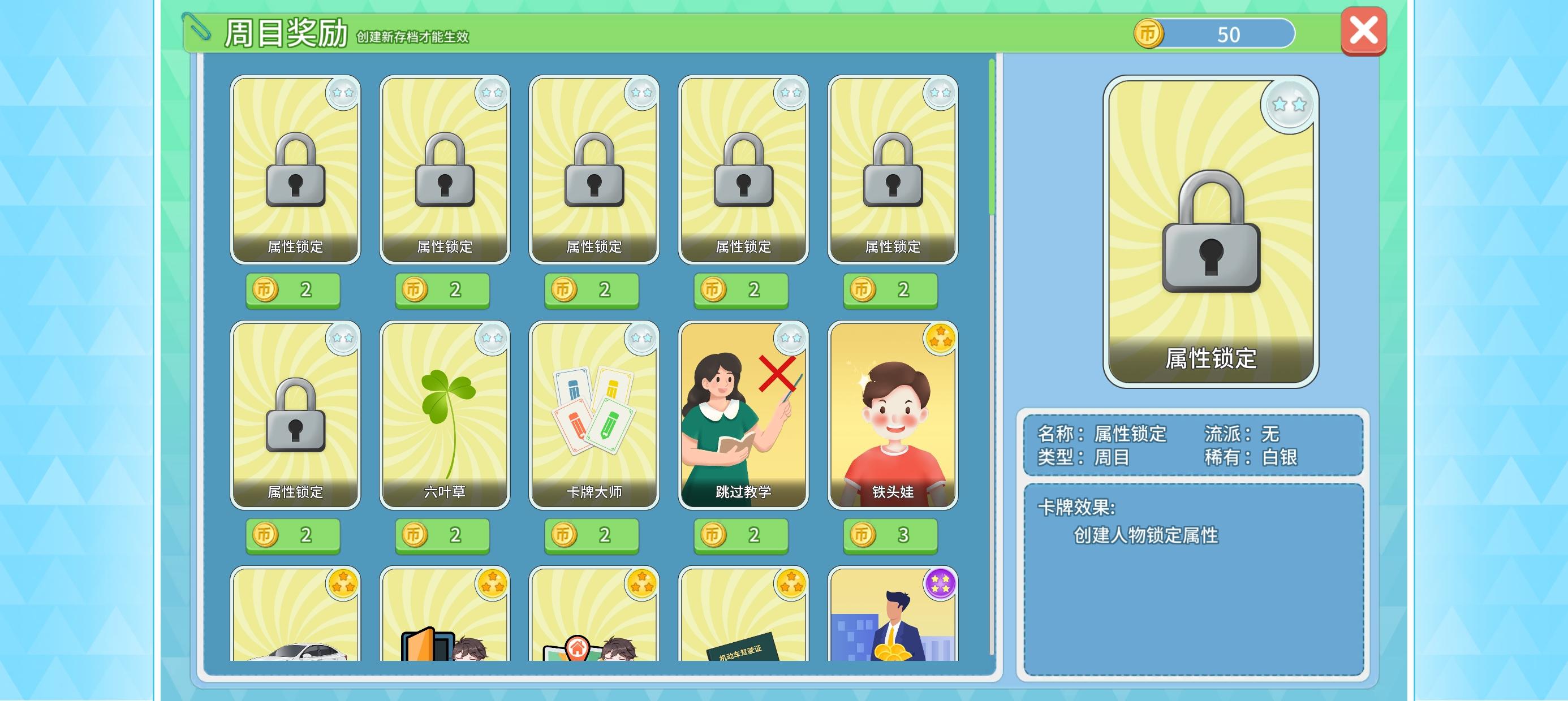Select the 跳过教学 teacher card
This screenshot has height=701, width=1568.
(742, 416)
